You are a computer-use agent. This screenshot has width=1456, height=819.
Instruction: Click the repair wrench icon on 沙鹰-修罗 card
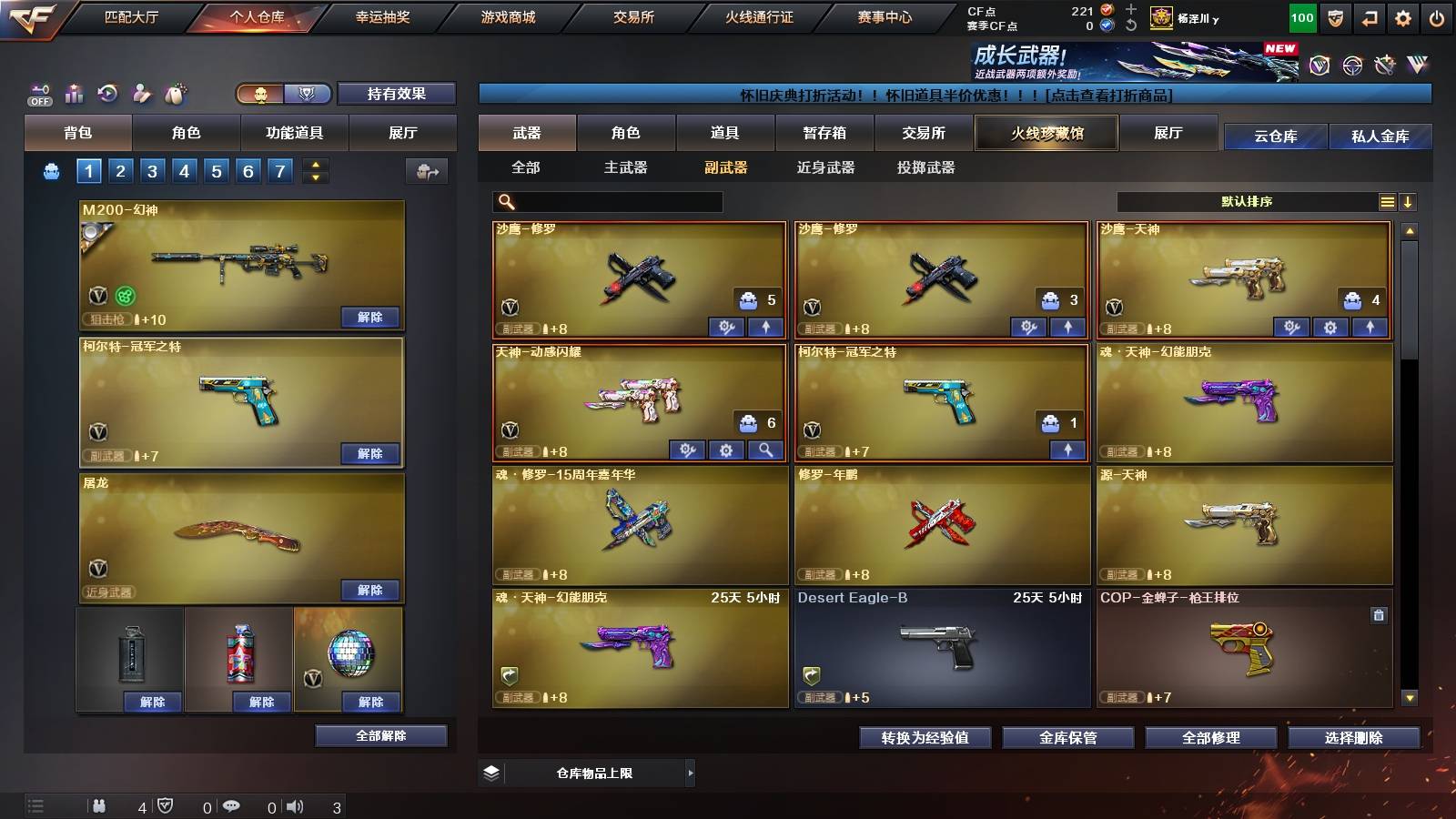pos(726,325)
